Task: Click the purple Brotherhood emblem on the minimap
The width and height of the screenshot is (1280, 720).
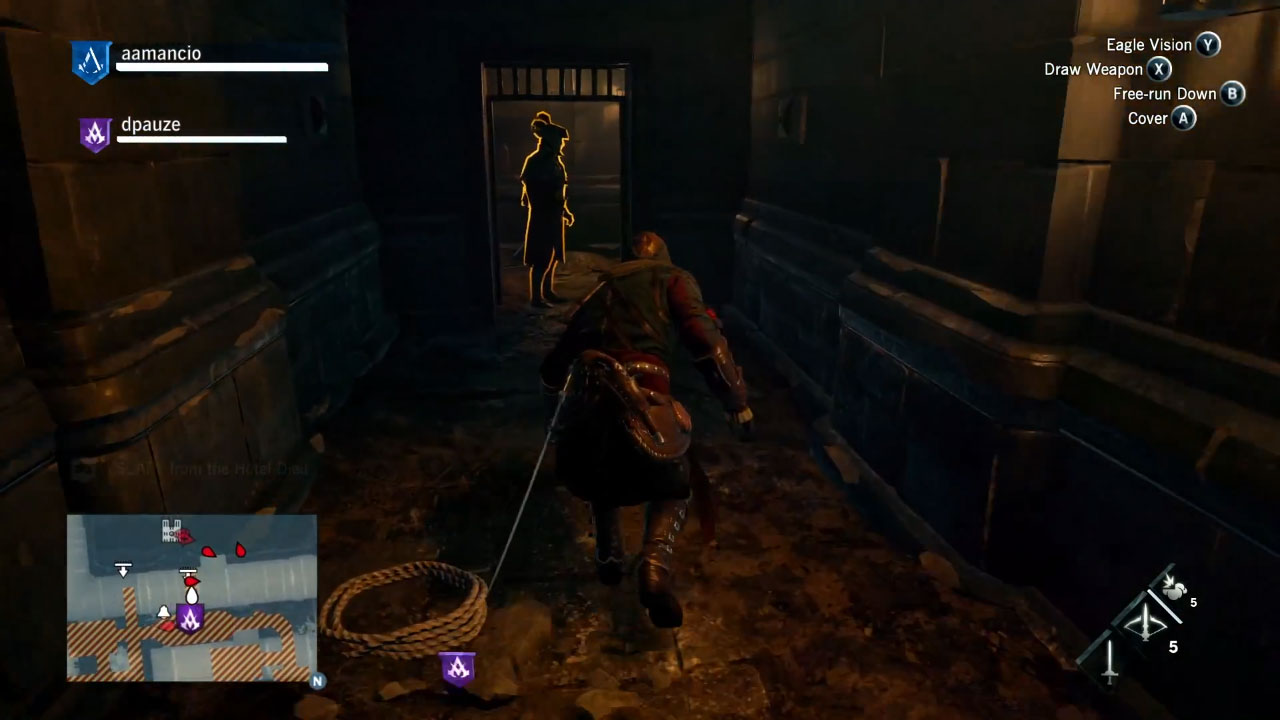Action: [191, 619]
